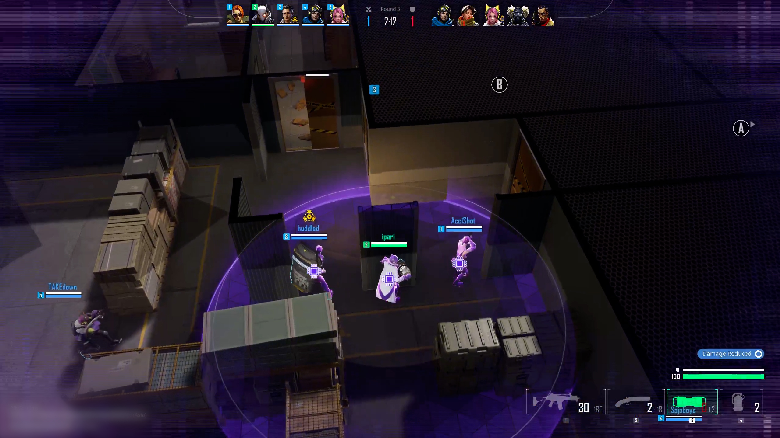Select the assault rifle weapon slot
The height and width of the screenshot is (438, 780).
click(553, 401)
